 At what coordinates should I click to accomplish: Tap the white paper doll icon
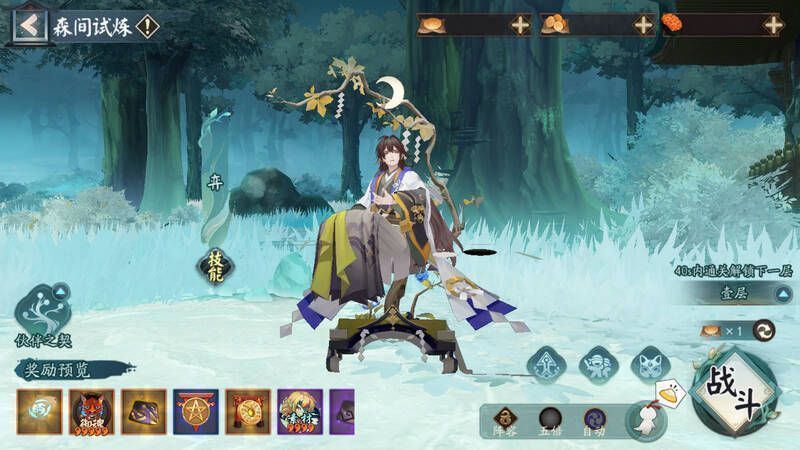pyautogui.click(x=646, y=418)
